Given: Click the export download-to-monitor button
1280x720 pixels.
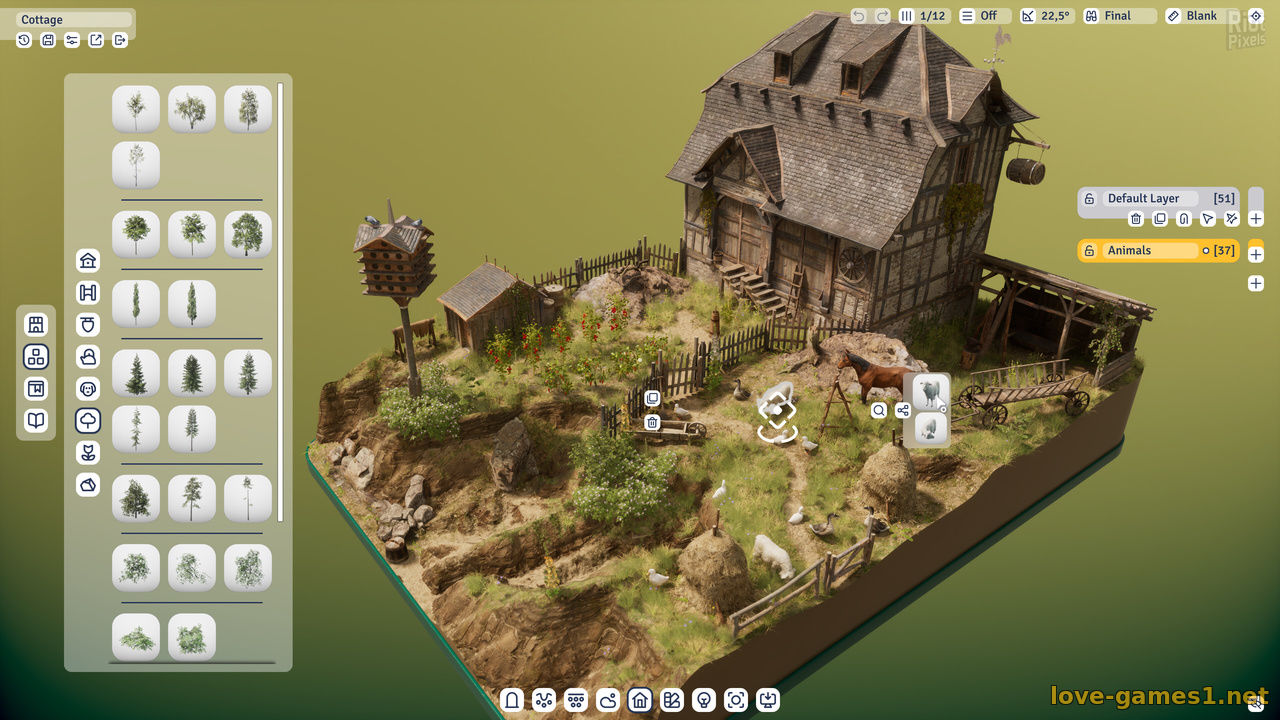Looking at the screenshot, I should (768, 700).
